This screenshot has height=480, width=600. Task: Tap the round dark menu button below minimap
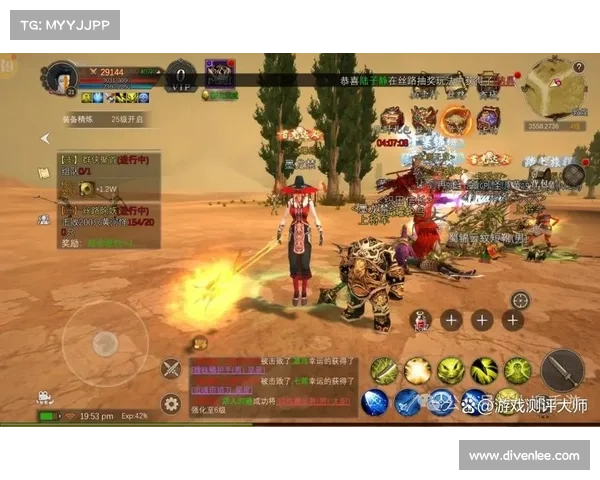point(573,175)
